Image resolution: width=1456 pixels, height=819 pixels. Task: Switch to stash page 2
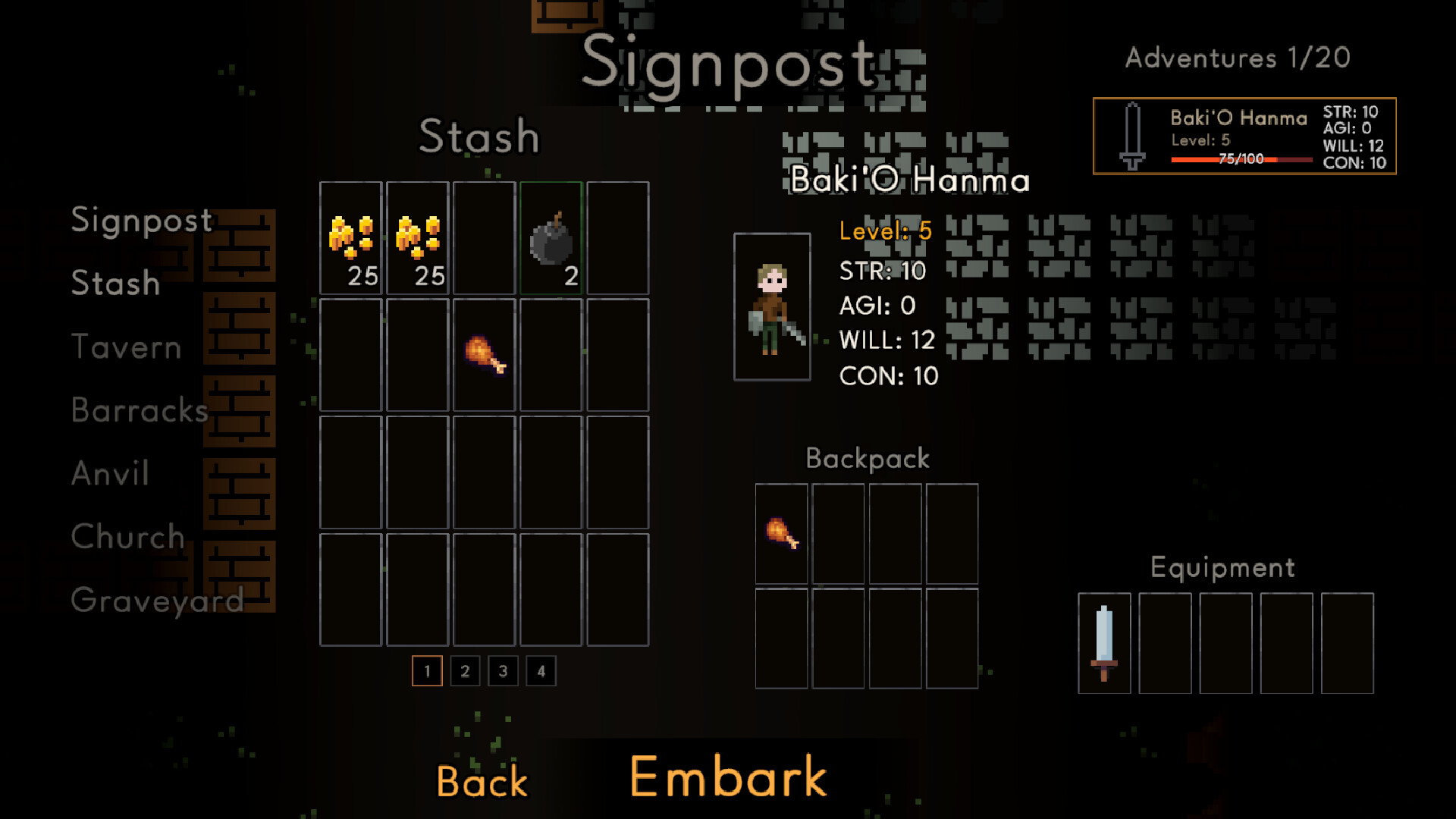click(x=465, y=671)
